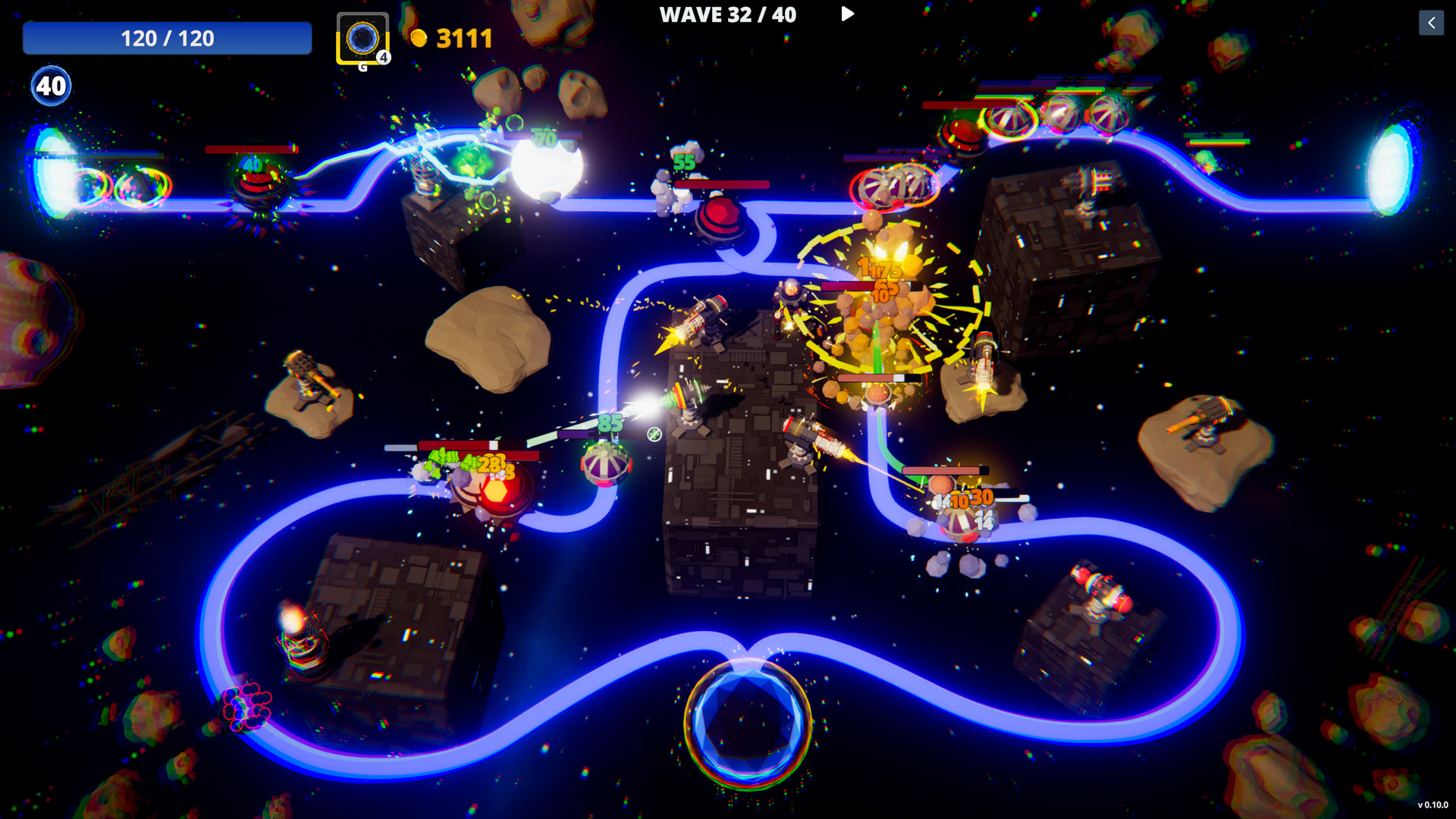Click the 120 / 120 health bar

(x=167, y=38)
